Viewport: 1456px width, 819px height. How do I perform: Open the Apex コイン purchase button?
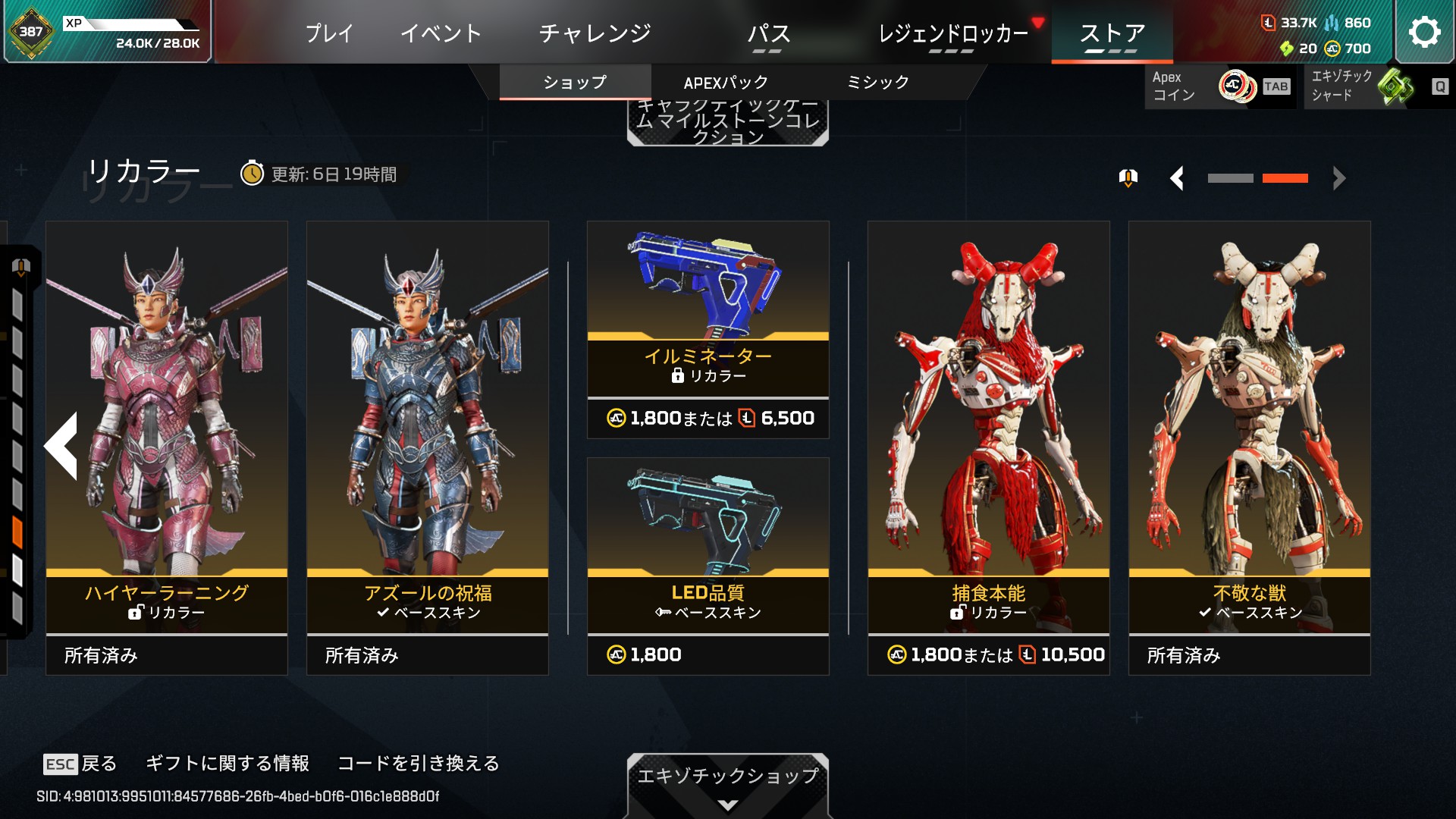click(1219, 86)
